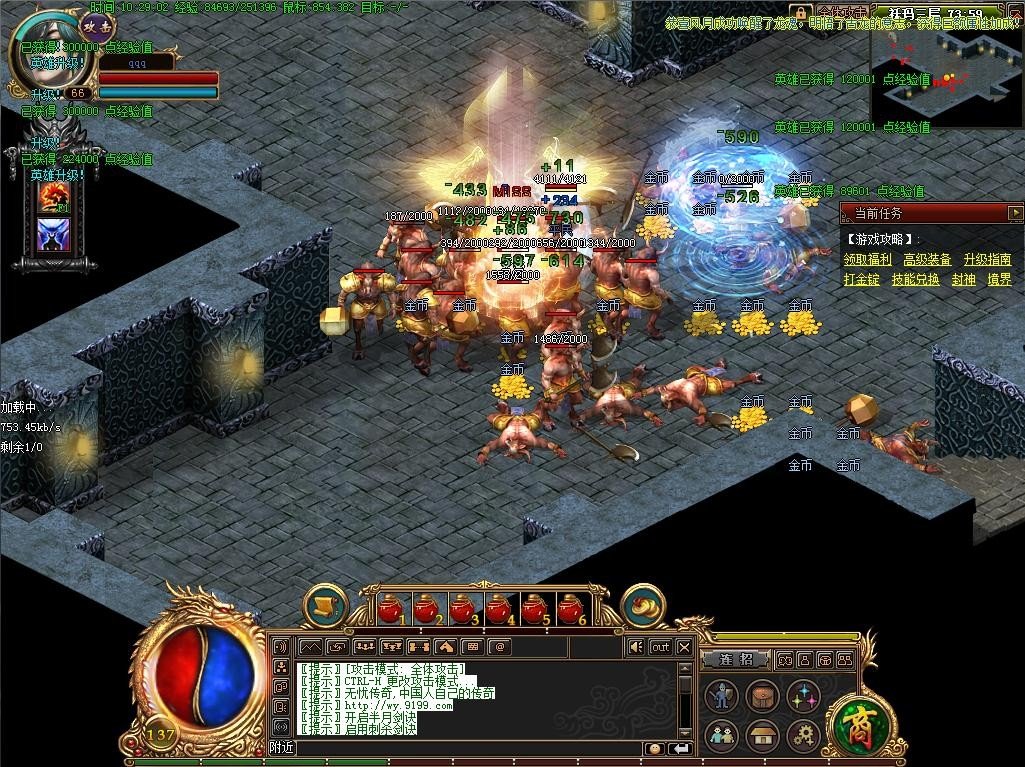Open the 升级指南 guide link
1025x767 pixels.
point(987,260)
